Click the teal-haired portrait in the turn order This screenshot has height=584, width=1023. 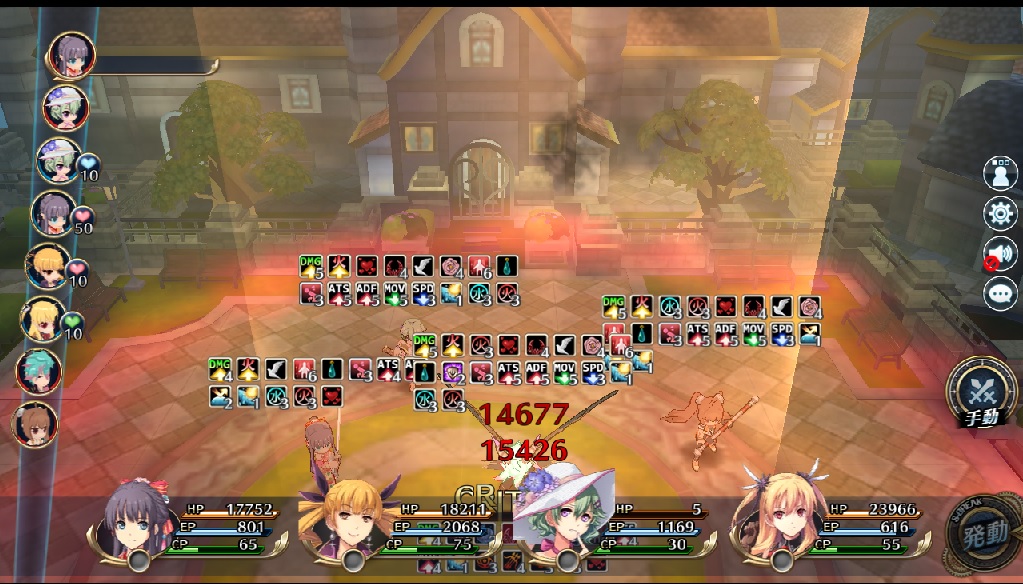pos(40,372)
